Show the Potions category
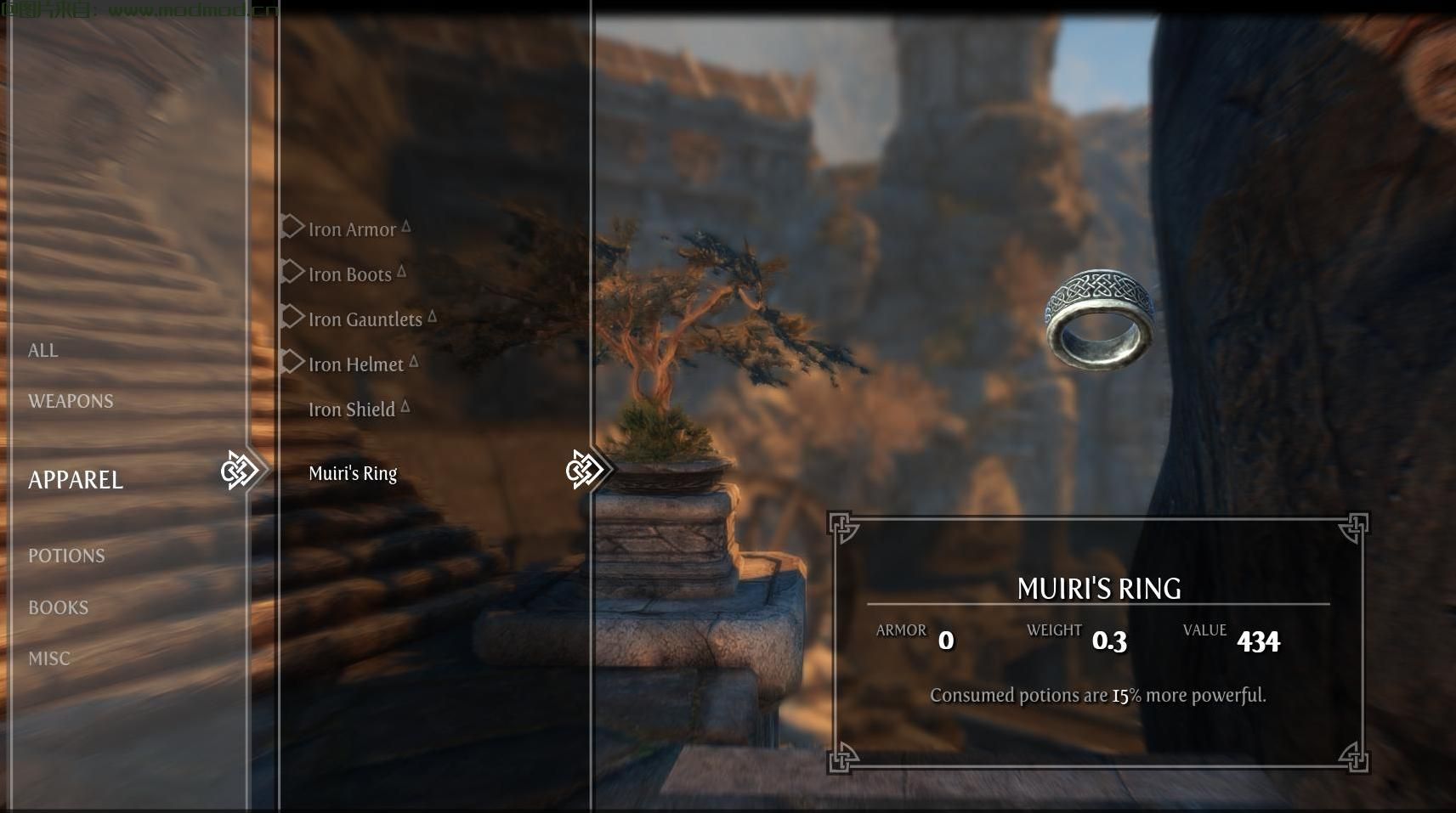 [66, 556]
